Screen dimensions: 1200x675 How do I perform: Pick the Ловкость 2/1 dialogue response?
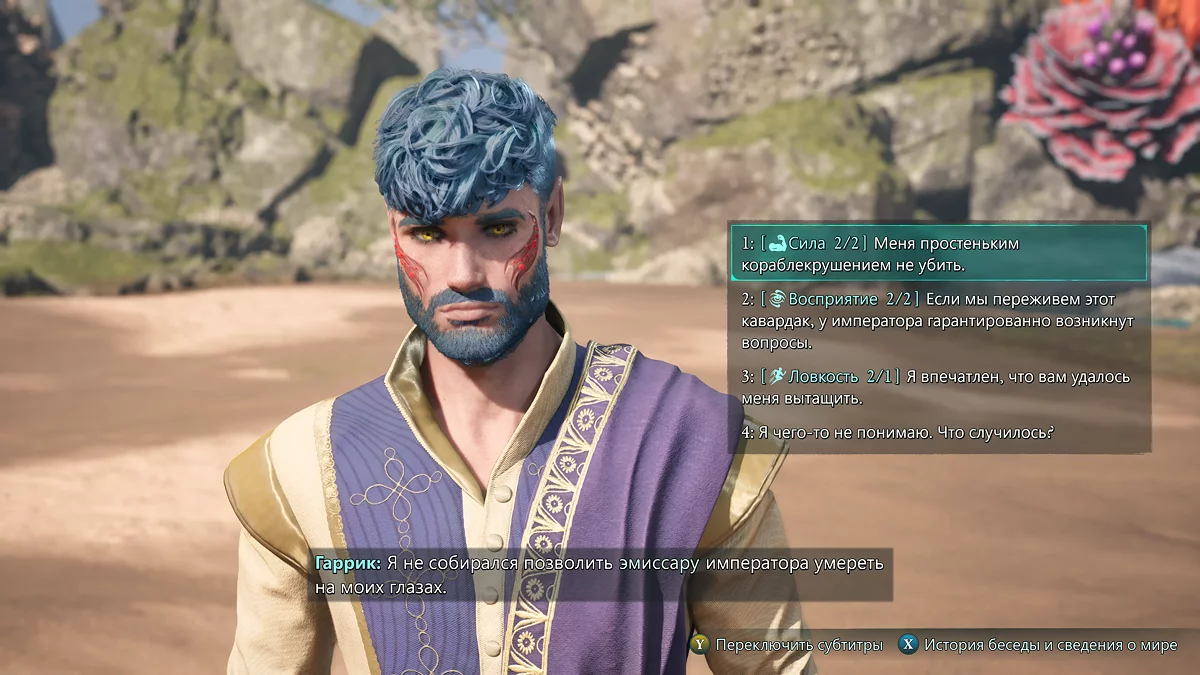pyautogui.click(x=938, y=387)
